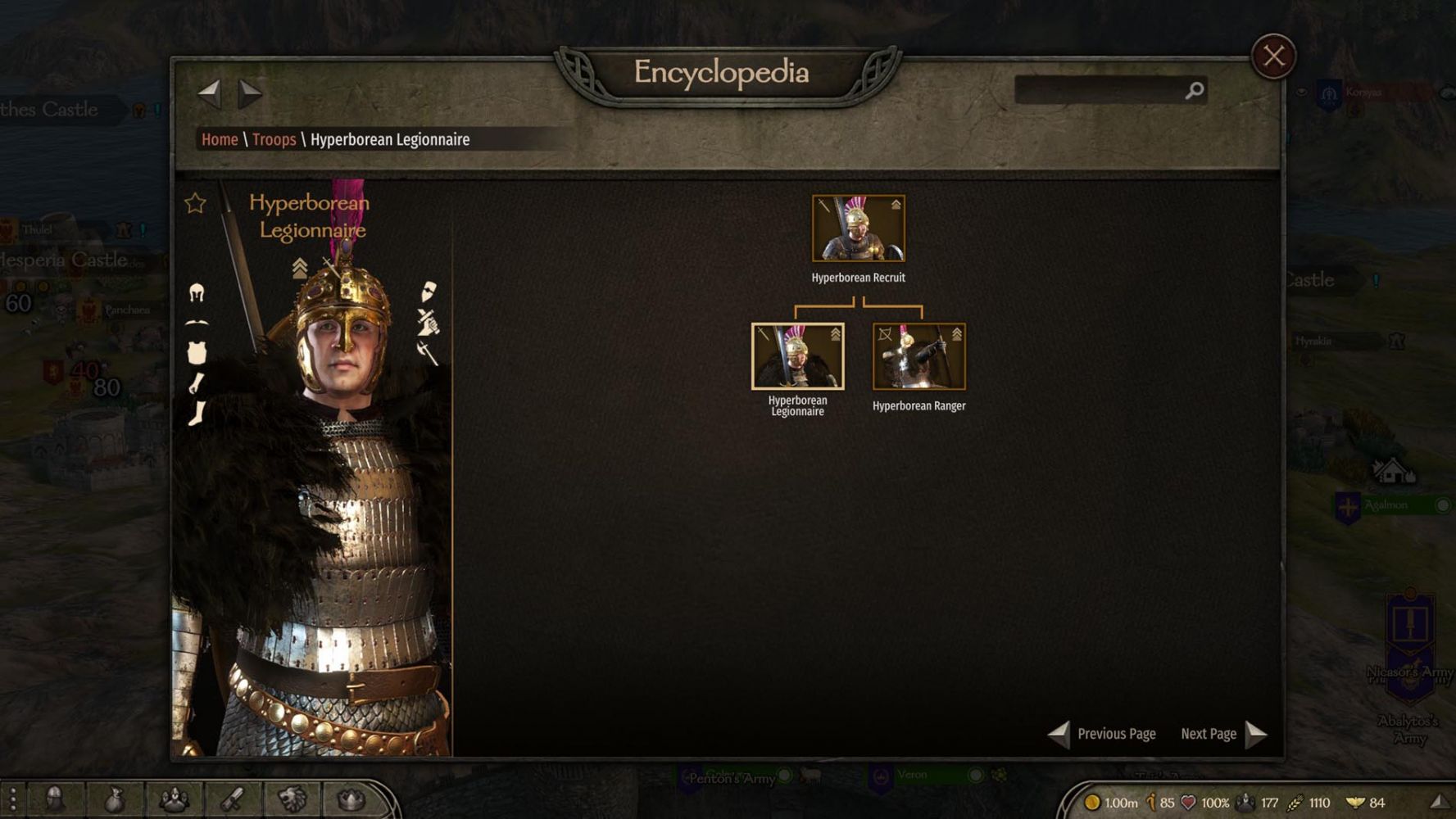1456x819 pixels.
Task: Advance to the Next Page
Action: 1222,734
